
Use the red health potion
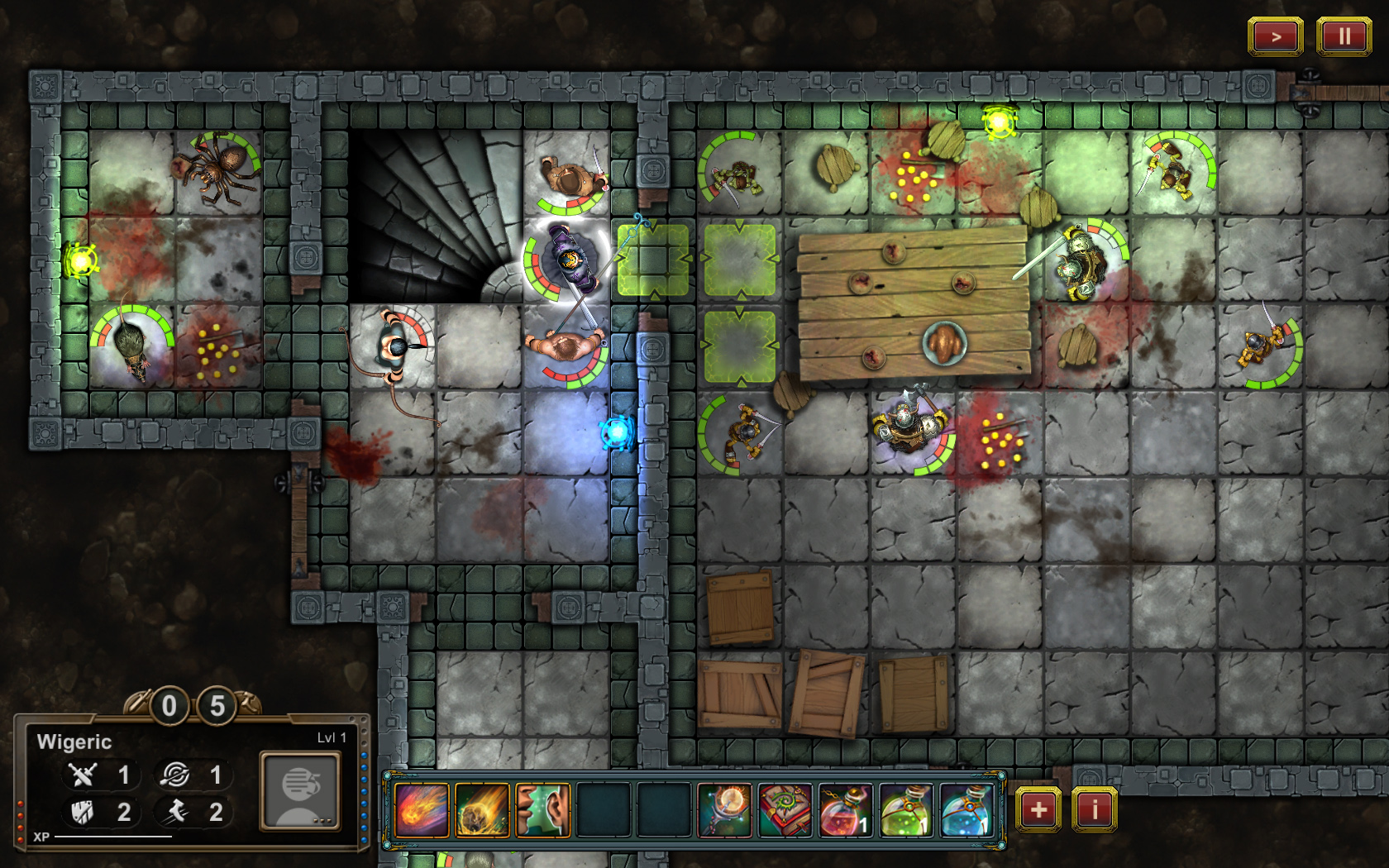pyautogui.click(x=846, y=810)
